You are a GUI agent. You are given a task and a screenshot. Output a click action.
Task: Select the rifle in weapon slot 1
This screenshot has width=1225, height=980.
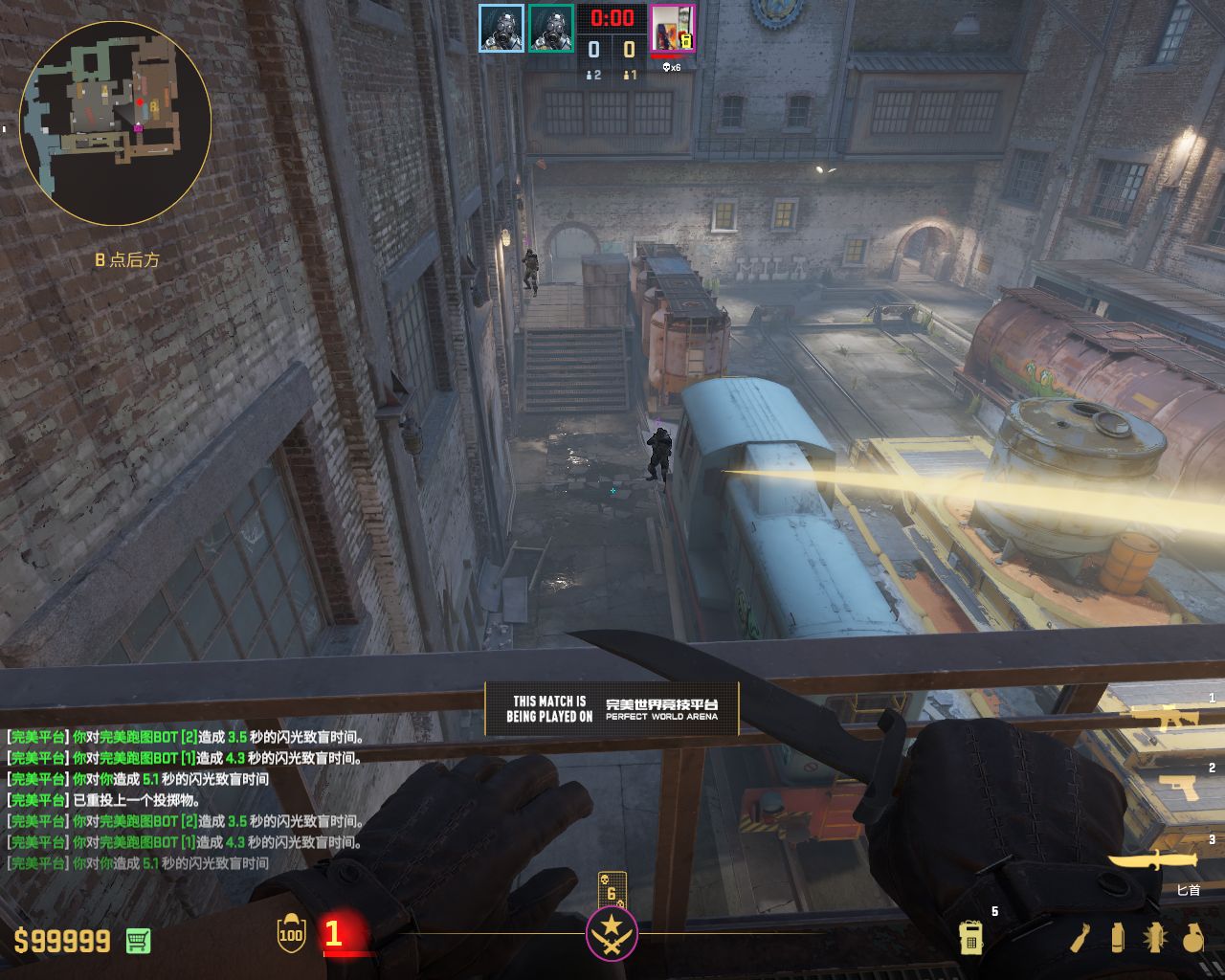coord(1166,717)
